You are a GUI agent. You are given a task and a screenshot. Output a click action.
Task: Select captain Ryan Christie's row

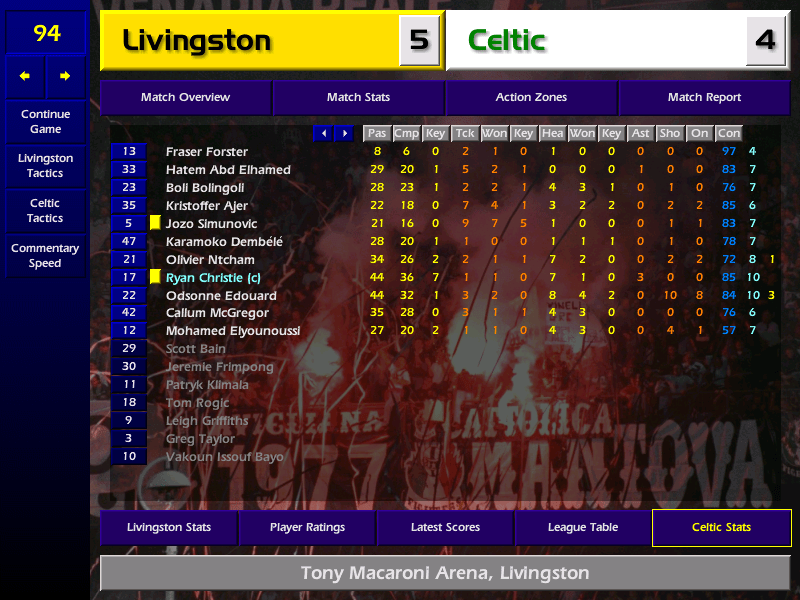tap(213, 278)
